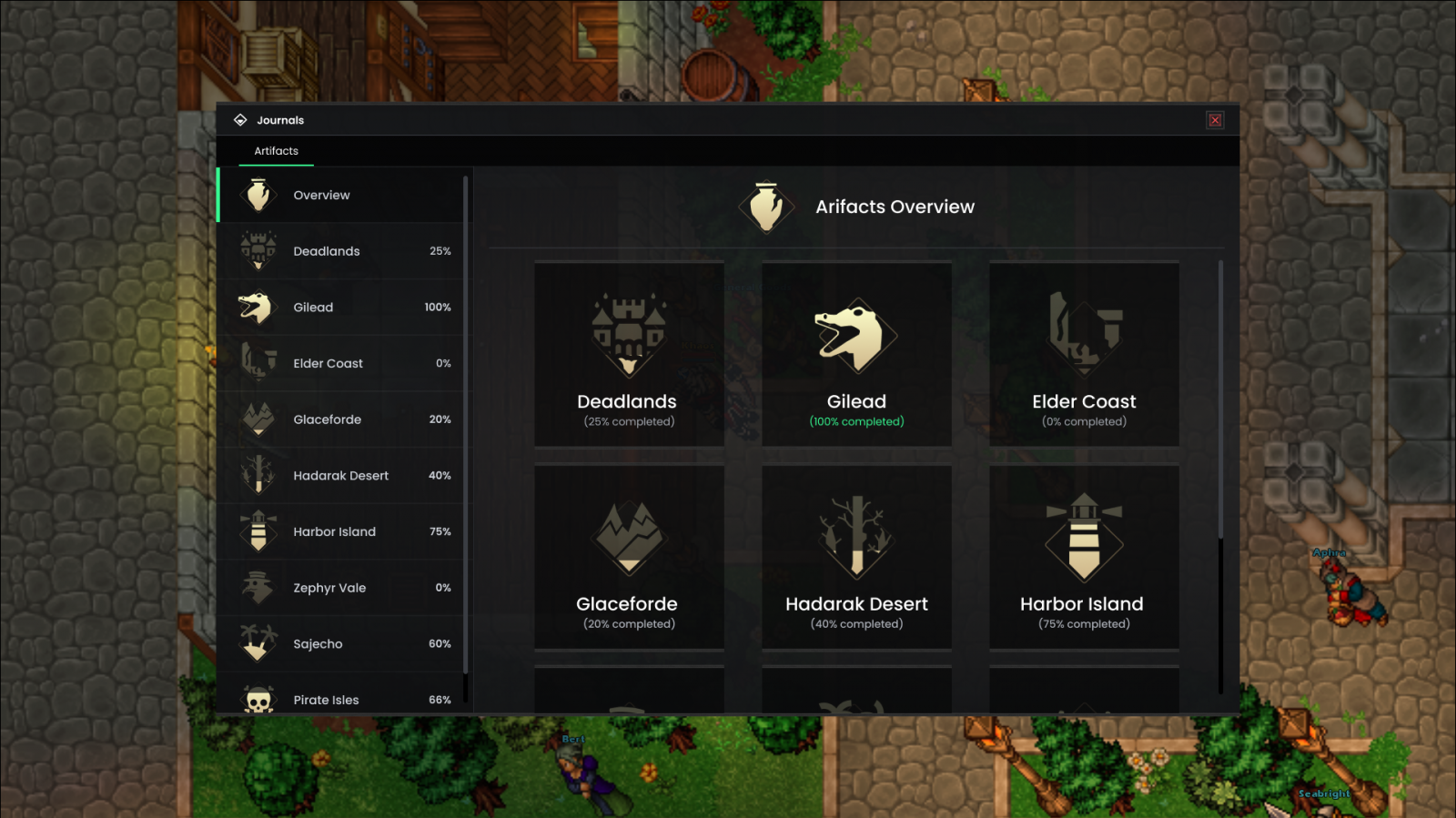Click the crocodile icon next to Gilead
The image size is (1456, 818).
pos(258,307)
